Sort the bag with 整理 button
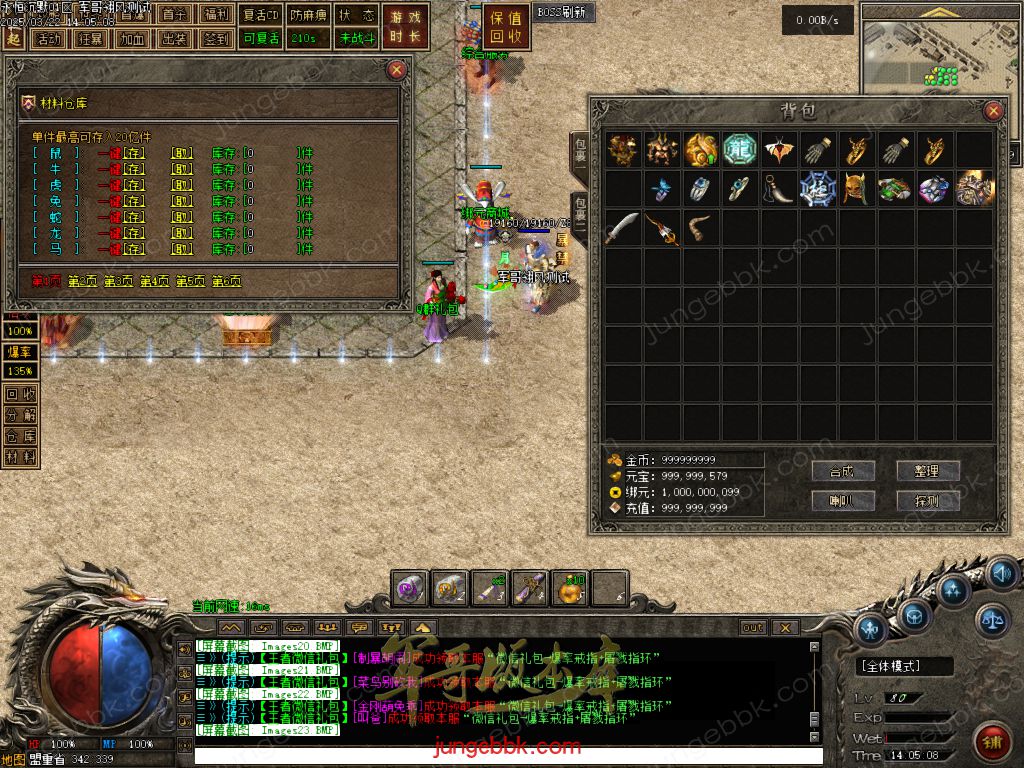 tap(928, 471)
